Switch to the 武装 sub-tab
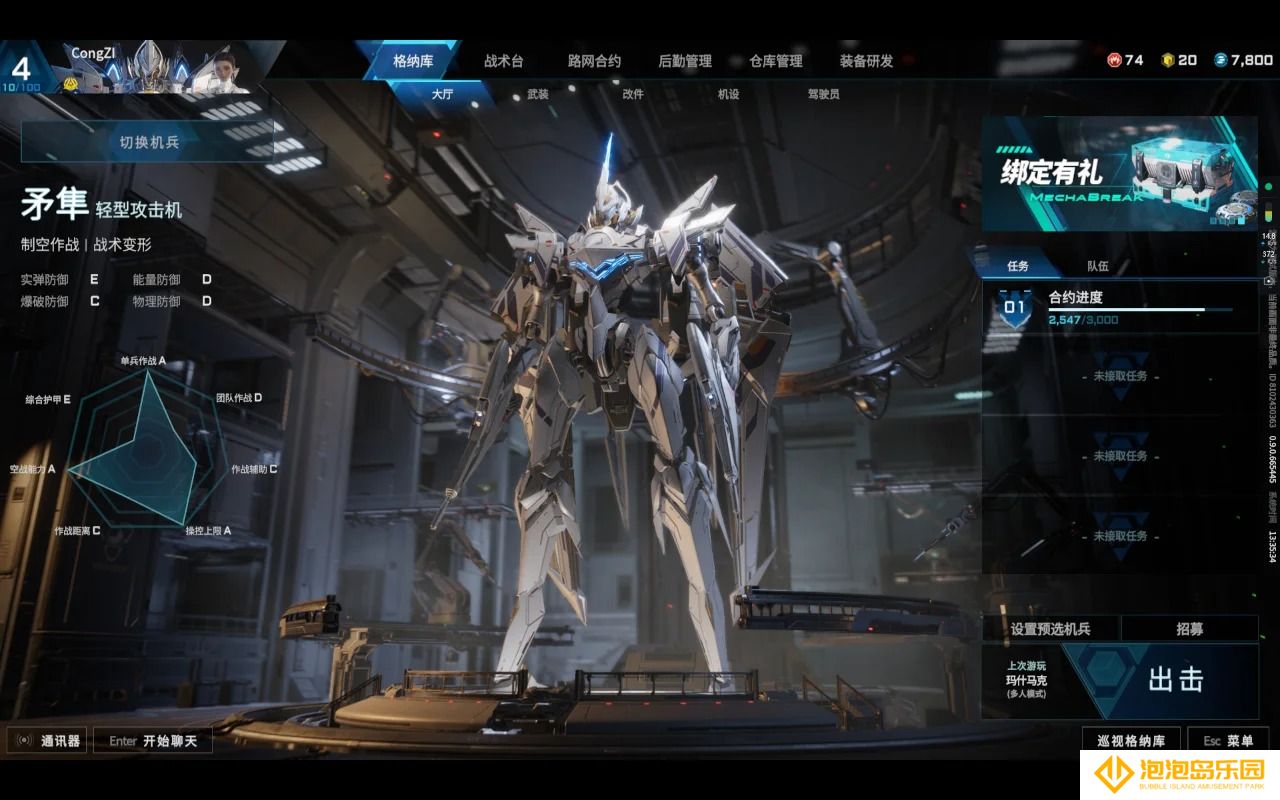This screenshot has width=1280, height=800. [538, 94]
